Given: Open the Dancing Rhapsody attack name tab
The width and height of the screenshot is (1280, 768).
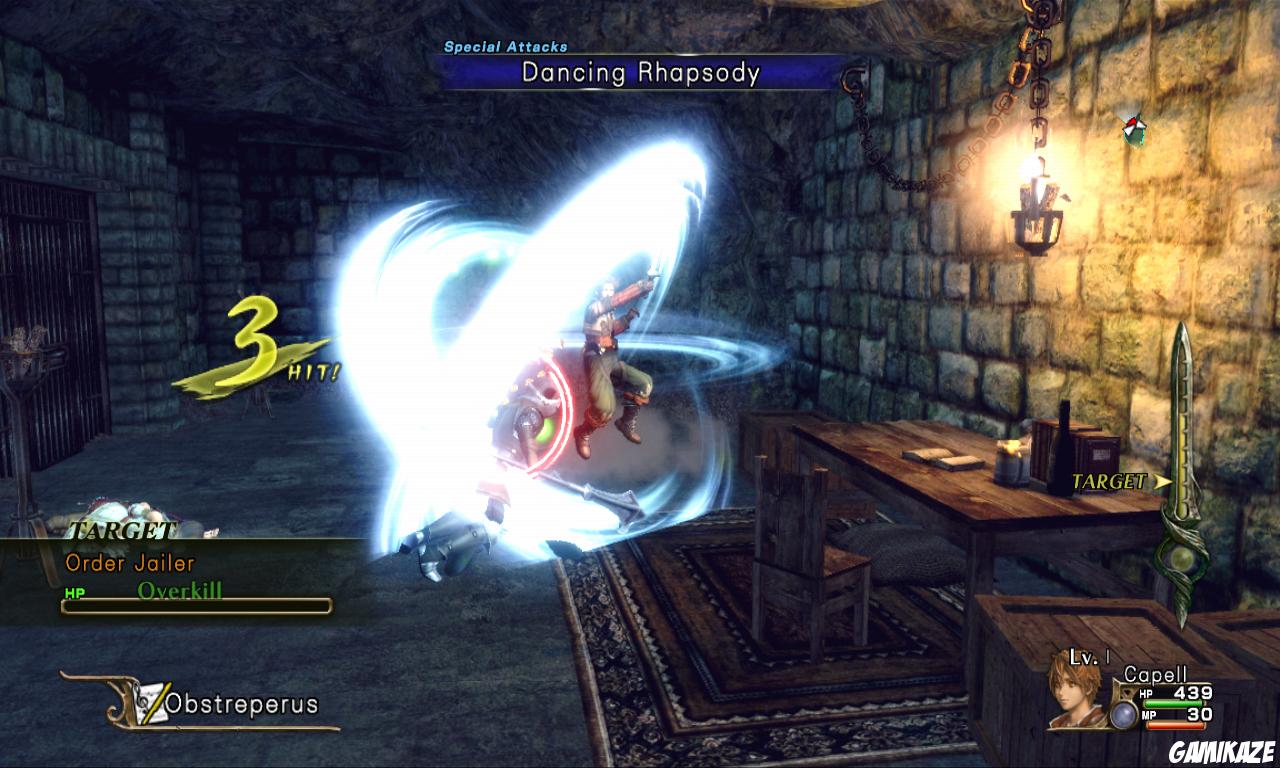Looking at the screenshot, I should pyautogui.click(x=638, y=72).
